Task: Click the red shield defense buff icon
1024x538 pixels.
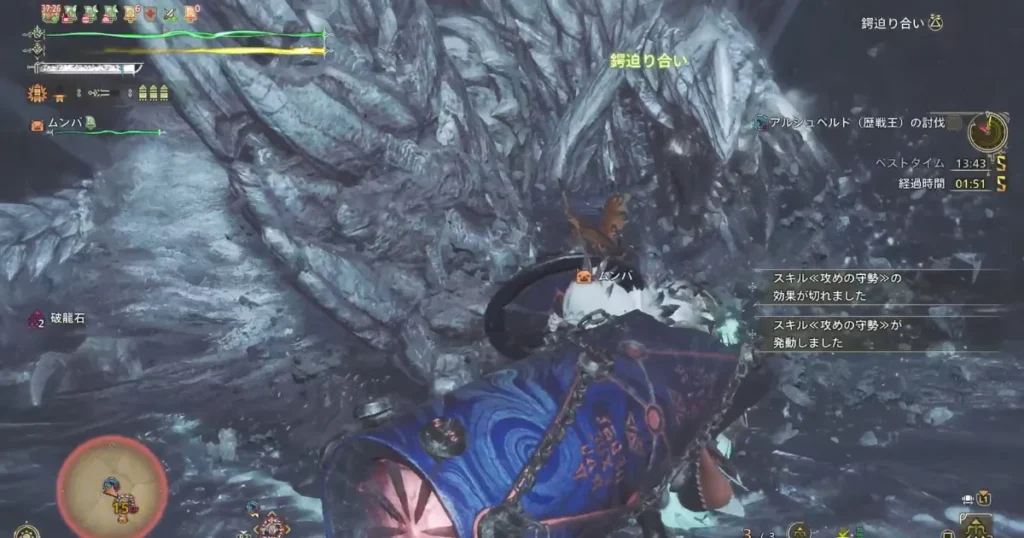Action: [151, 14]
